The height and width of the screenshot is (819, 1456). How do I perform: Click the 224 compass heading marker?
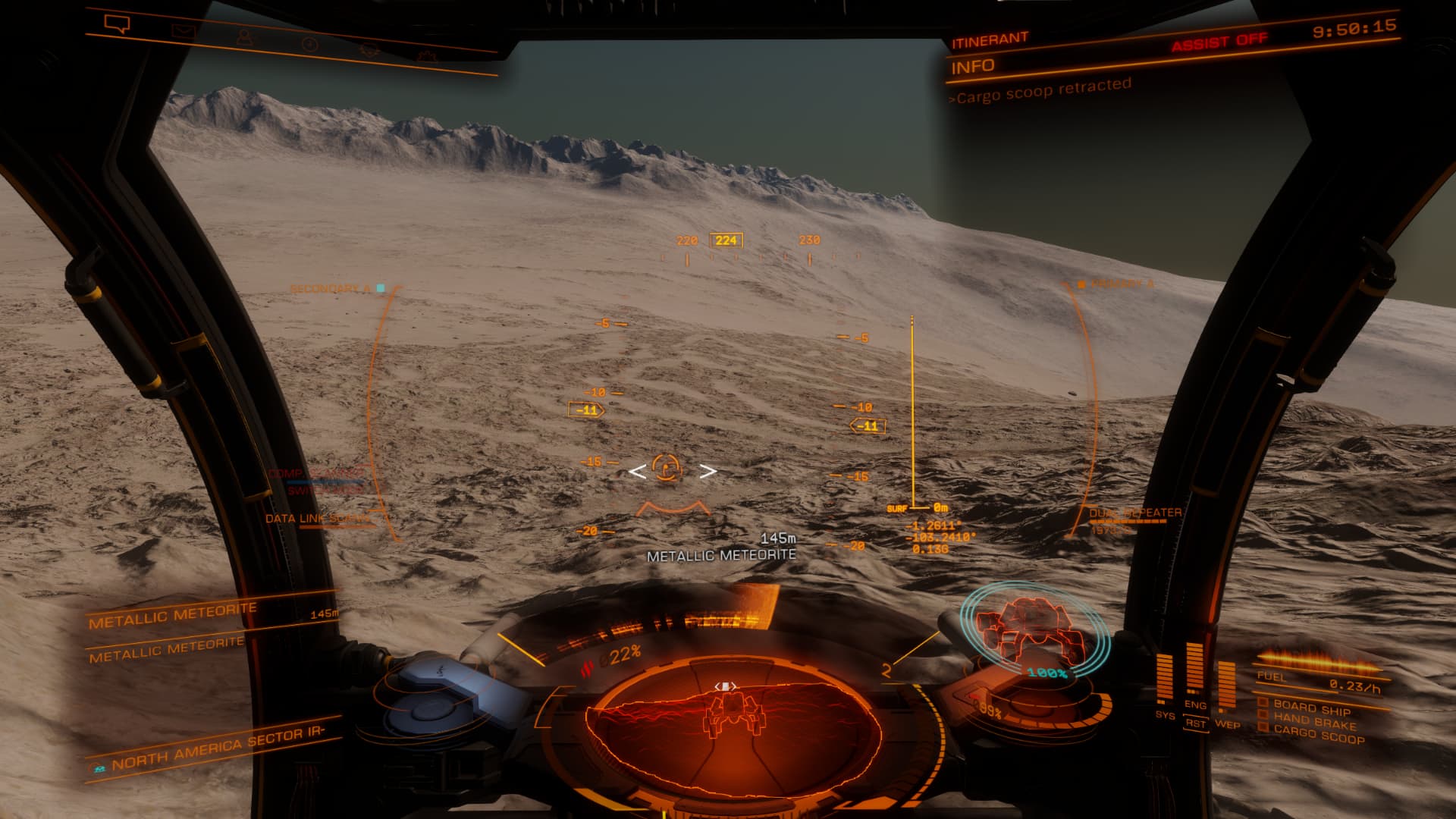[726, 240]
